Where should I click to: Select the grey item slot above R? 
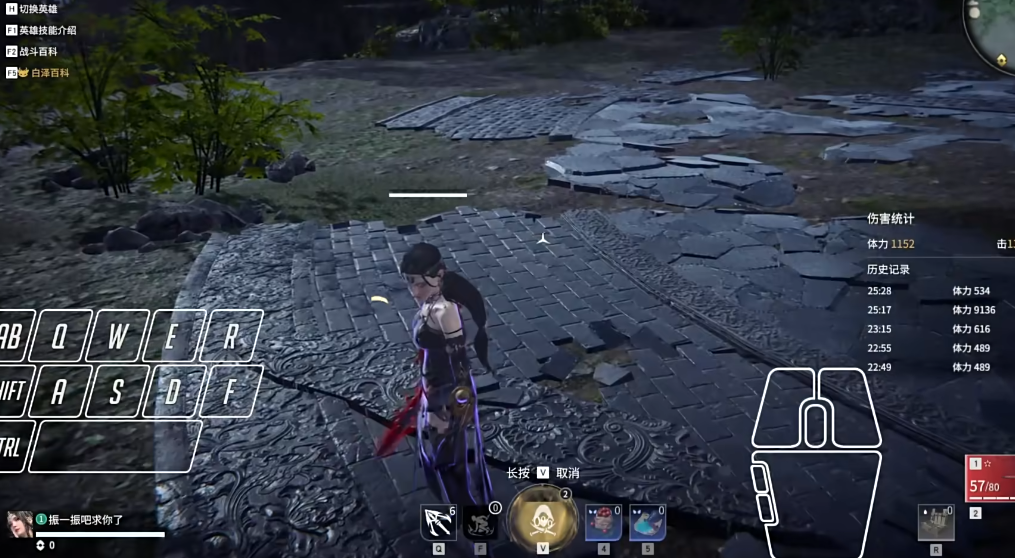click(x=936, y=522)
